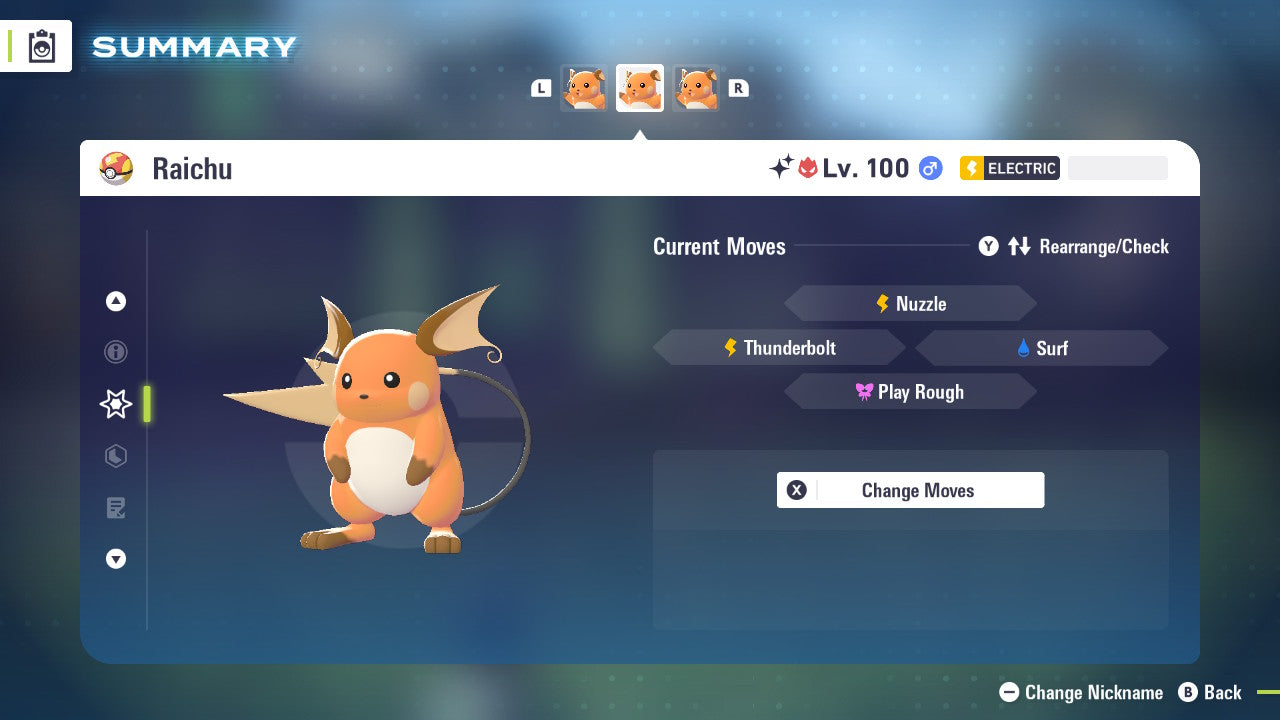Click the clipboard Summary icon top-left
The image size is (1280, 720).
click(41, 46)
